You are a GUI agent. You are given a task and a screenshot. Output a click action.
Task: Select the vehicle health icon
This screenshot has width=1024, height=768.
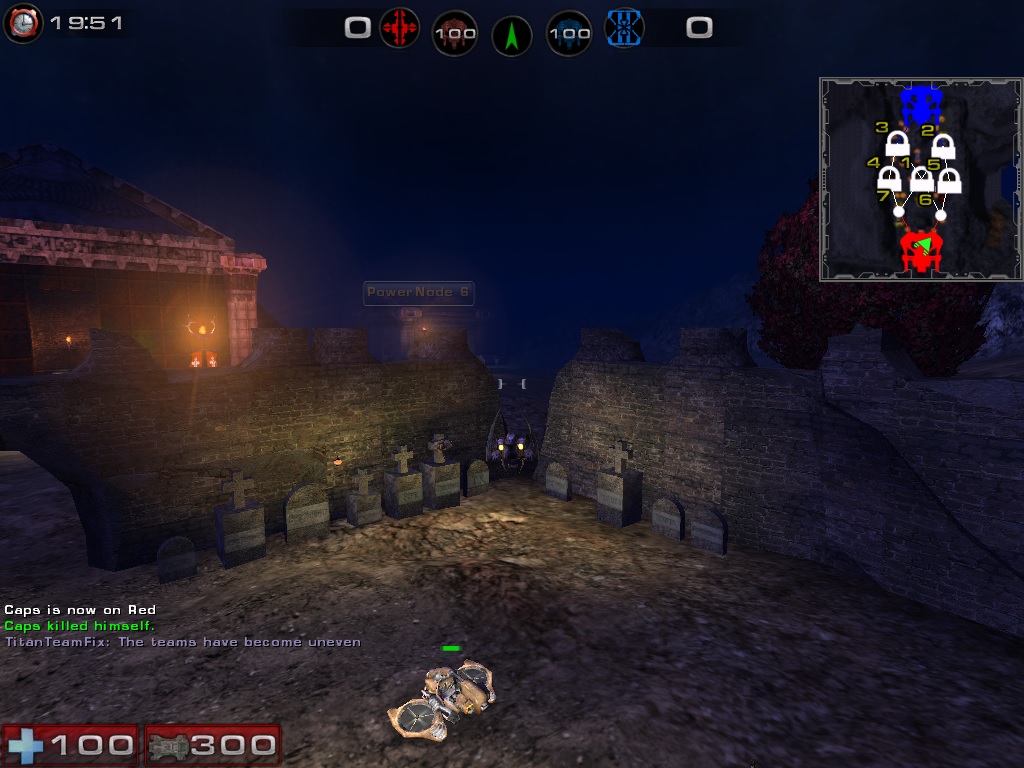[167, 745]
